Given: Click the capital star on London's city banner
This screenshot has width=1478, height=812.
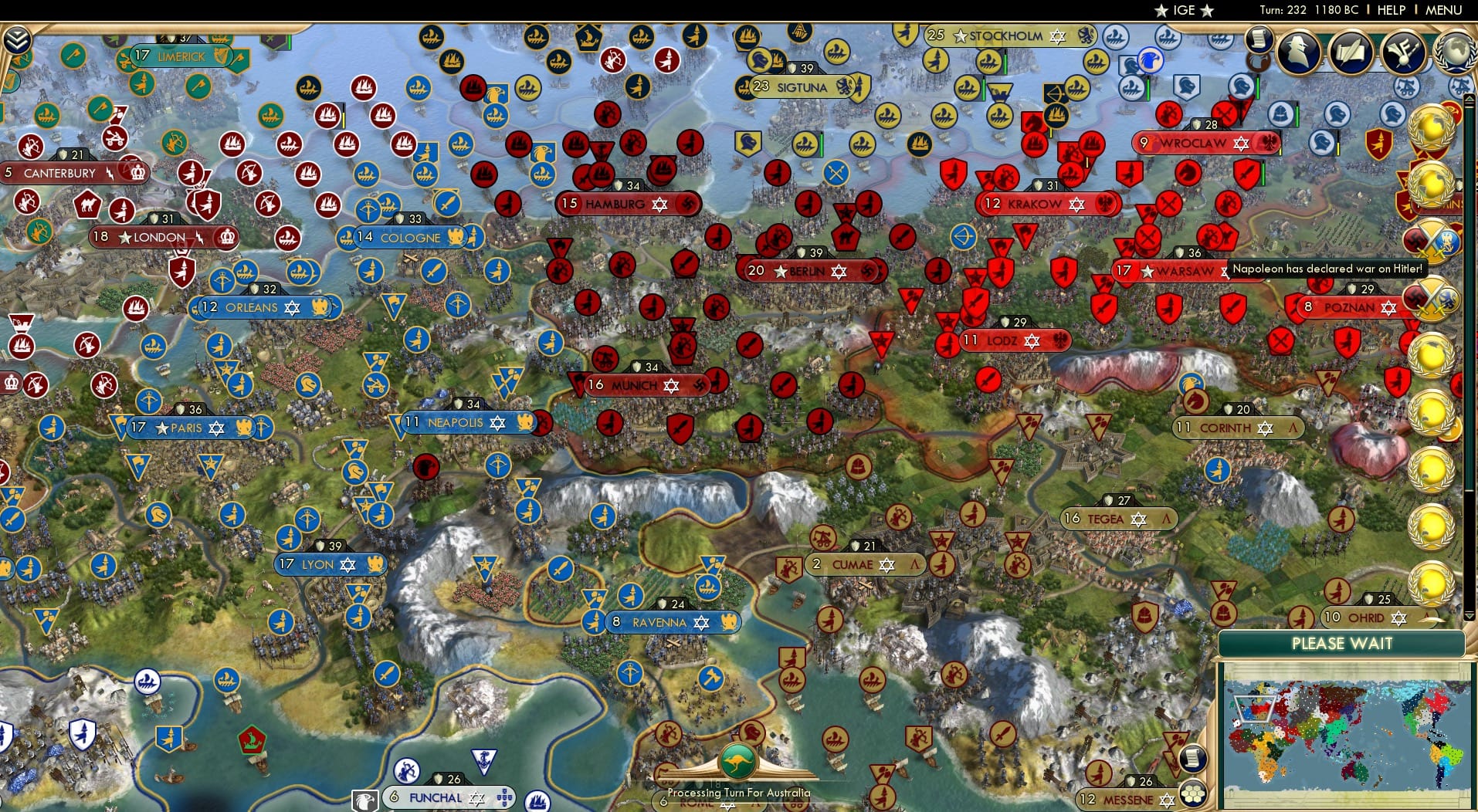Looking at the screenshot, I should [124, 238].
